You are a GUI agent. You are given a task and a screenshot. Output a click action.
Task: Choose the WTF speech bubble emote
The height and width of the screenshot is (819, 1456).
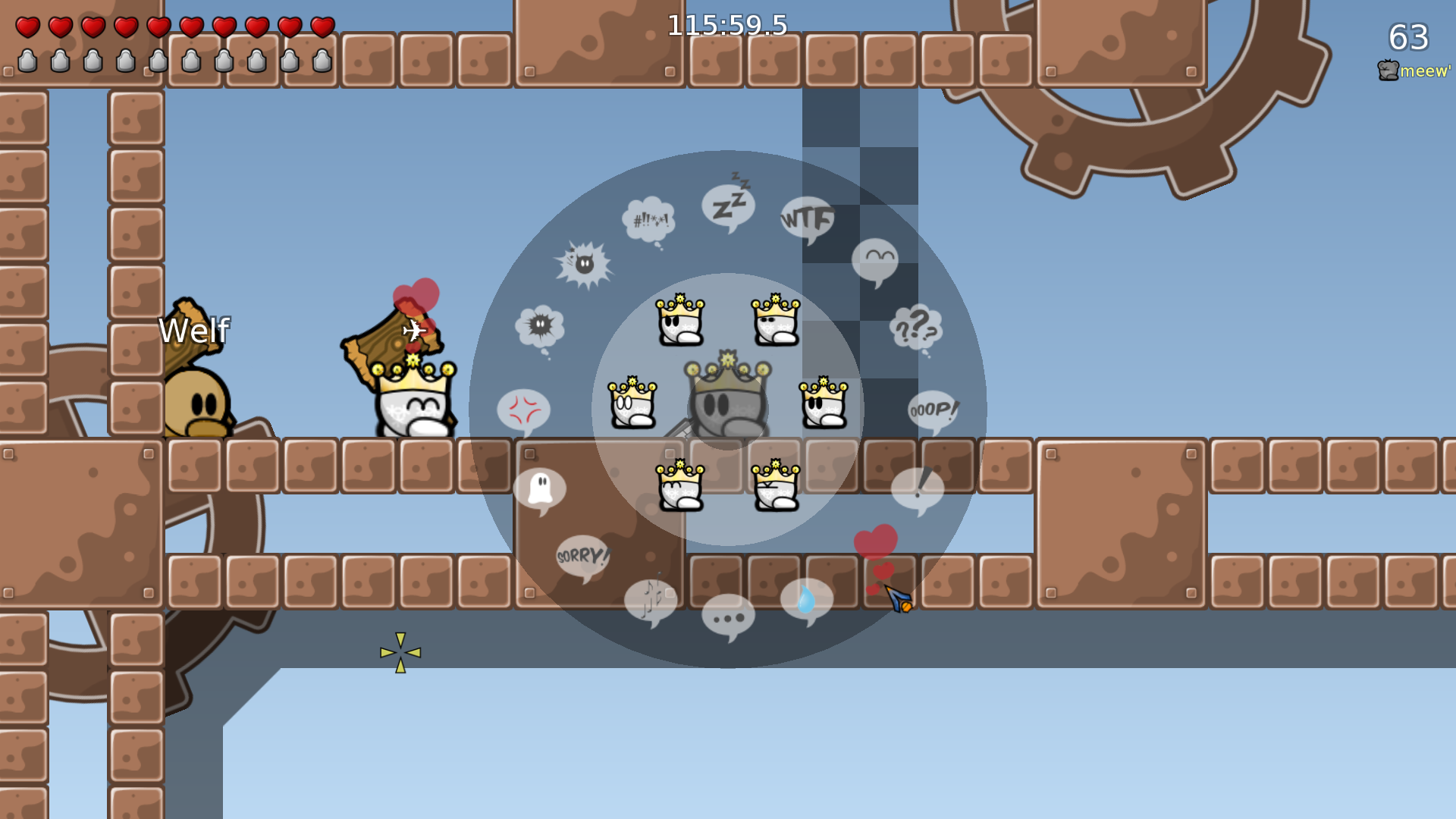point(807,220)
